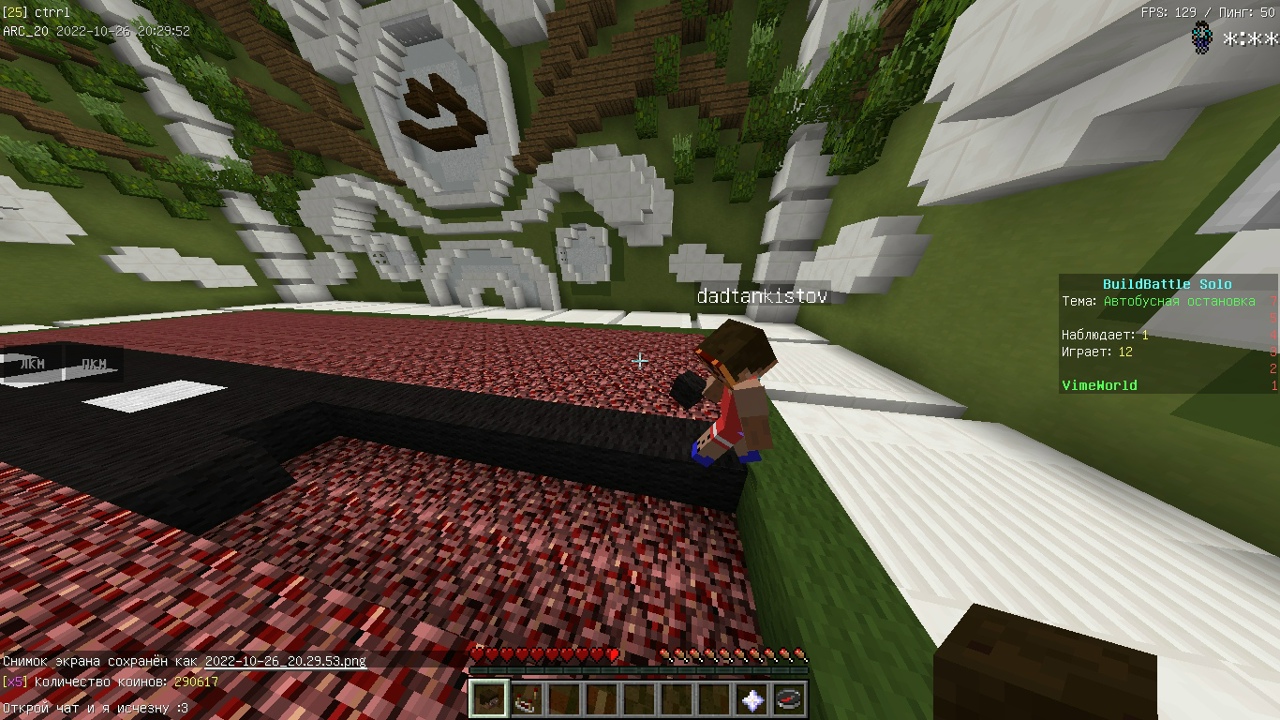Image resolution: width=1280 pixels, height=720 pixels.
Task: Select the cake item in the hotbar
Action: (527, 700)
